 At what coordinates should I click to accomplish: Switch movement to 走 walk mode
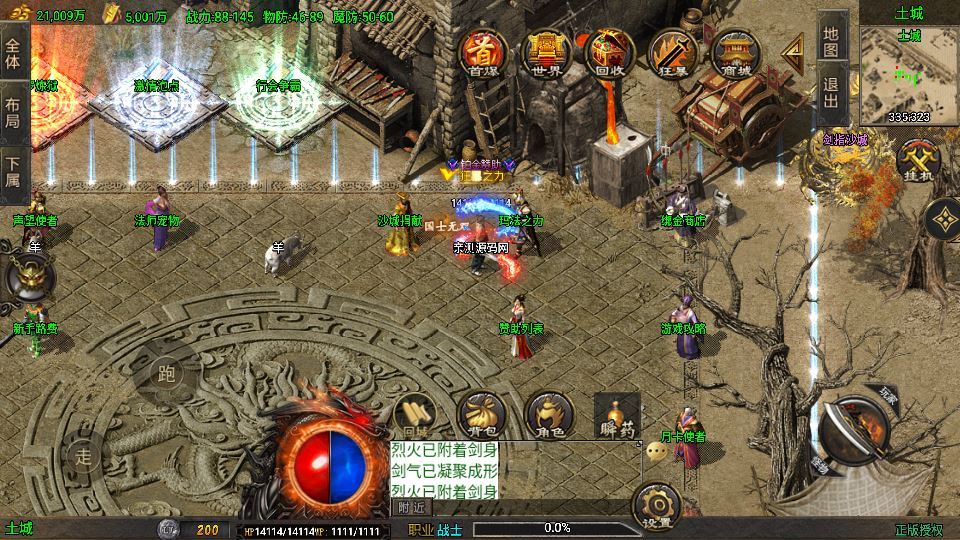84,455
